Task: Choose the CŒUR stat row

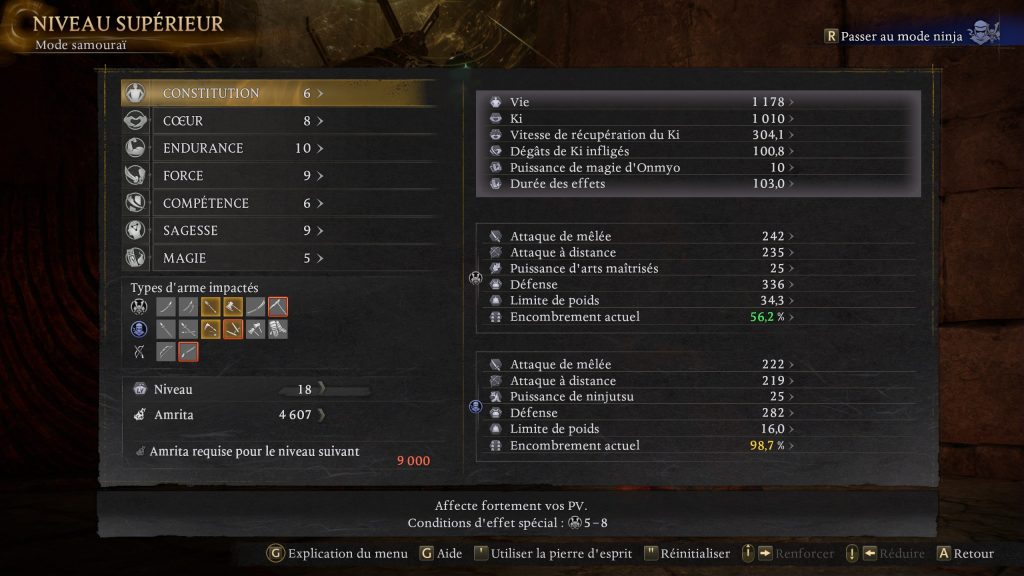Action: click(278, 121)
